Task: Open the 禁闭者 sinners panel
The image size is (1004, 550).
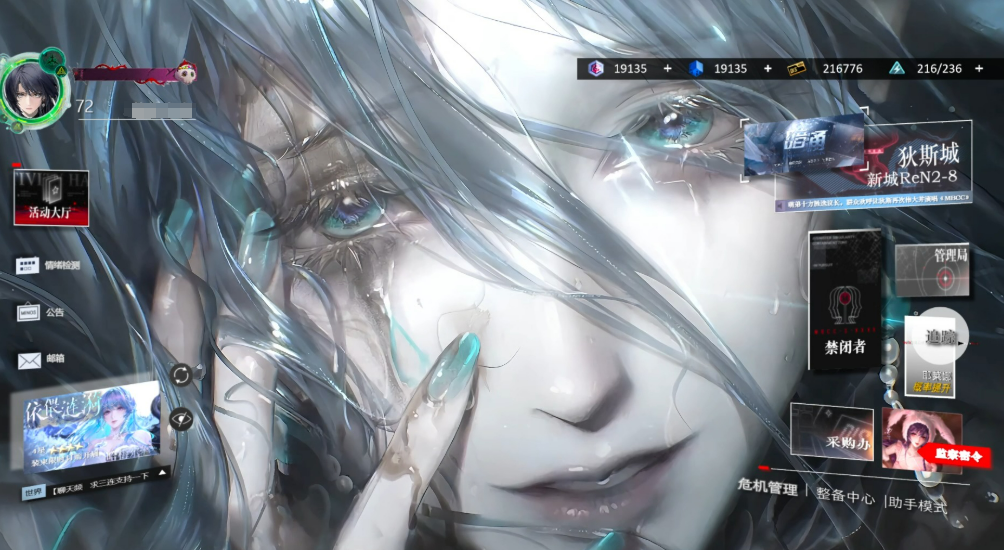Action: click(845, 300)
